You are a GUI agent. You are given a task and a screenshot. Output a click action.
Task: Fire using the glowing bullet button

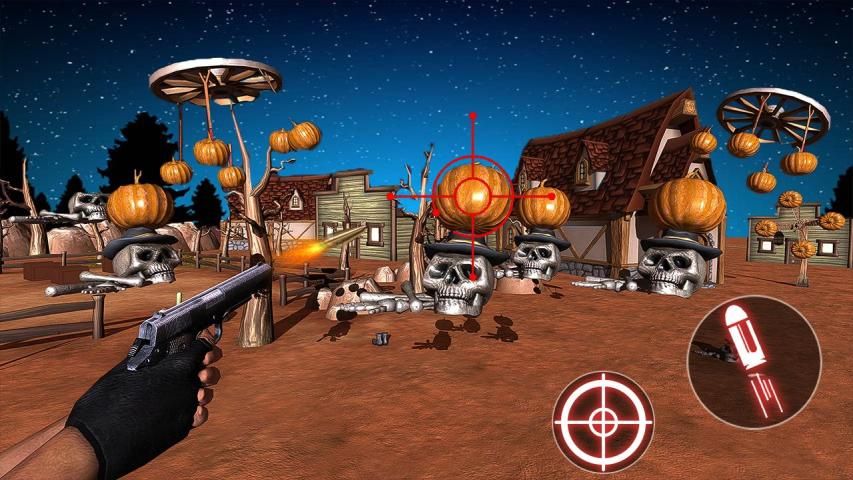click(753, 362)
